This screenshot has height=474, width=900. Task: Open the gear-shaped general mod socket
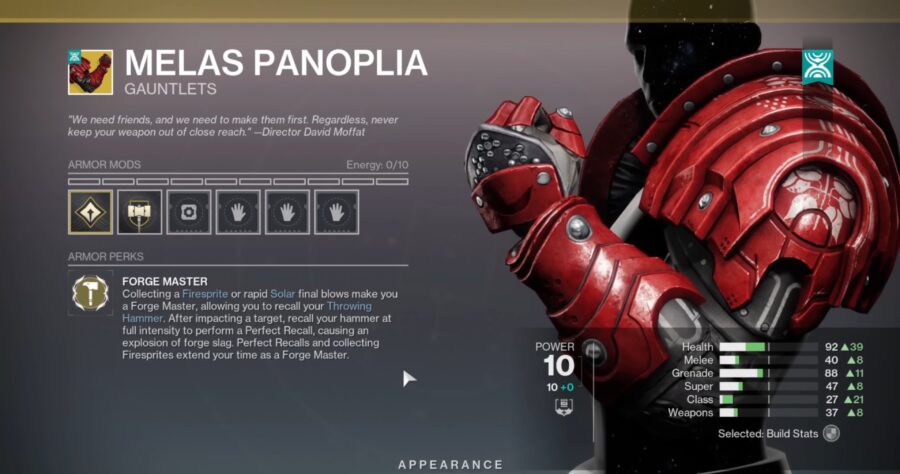click(188, 211)
